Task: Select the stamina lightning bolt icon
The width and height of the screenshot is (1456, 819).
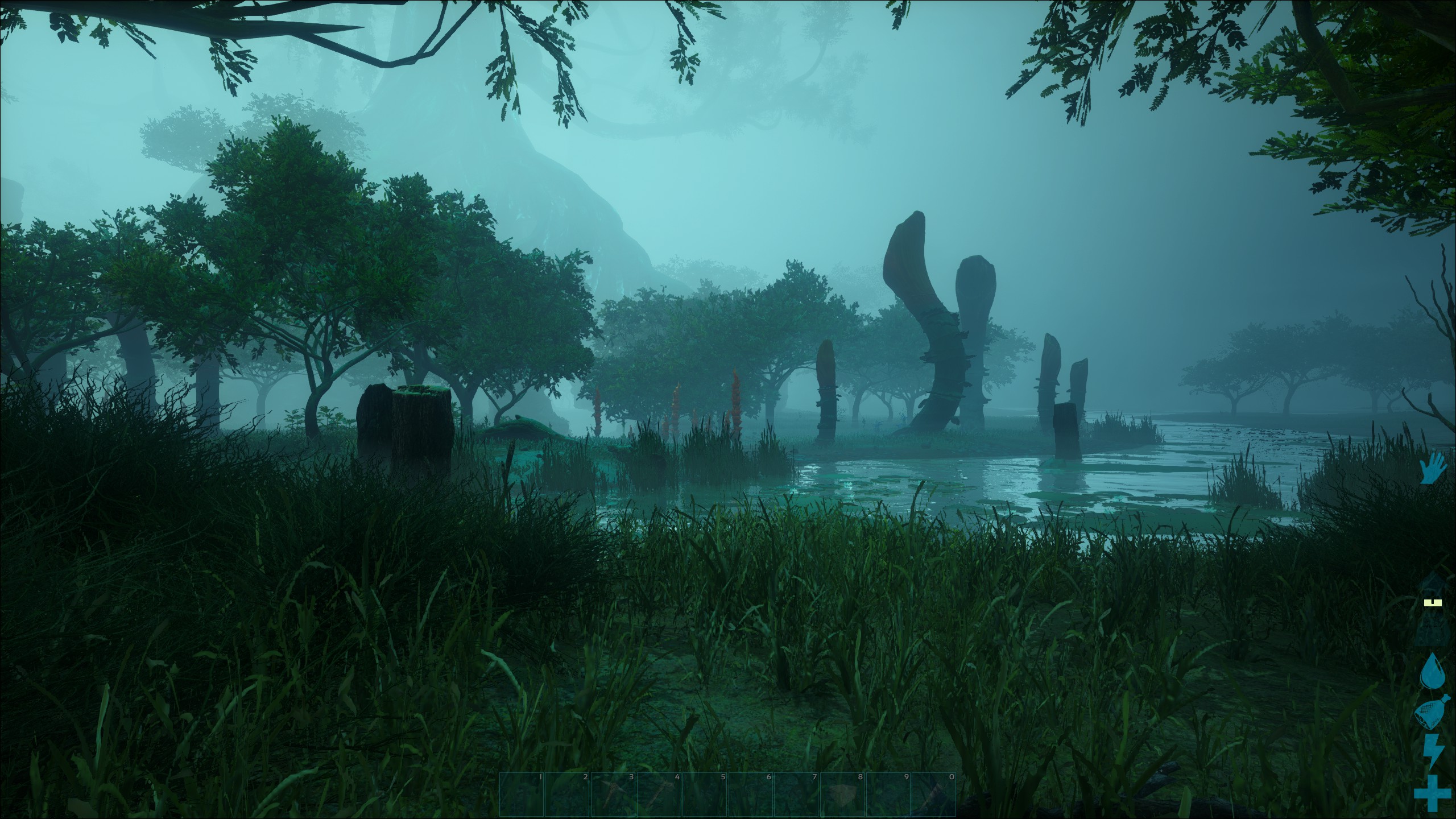Action: tap(1432, 748)
